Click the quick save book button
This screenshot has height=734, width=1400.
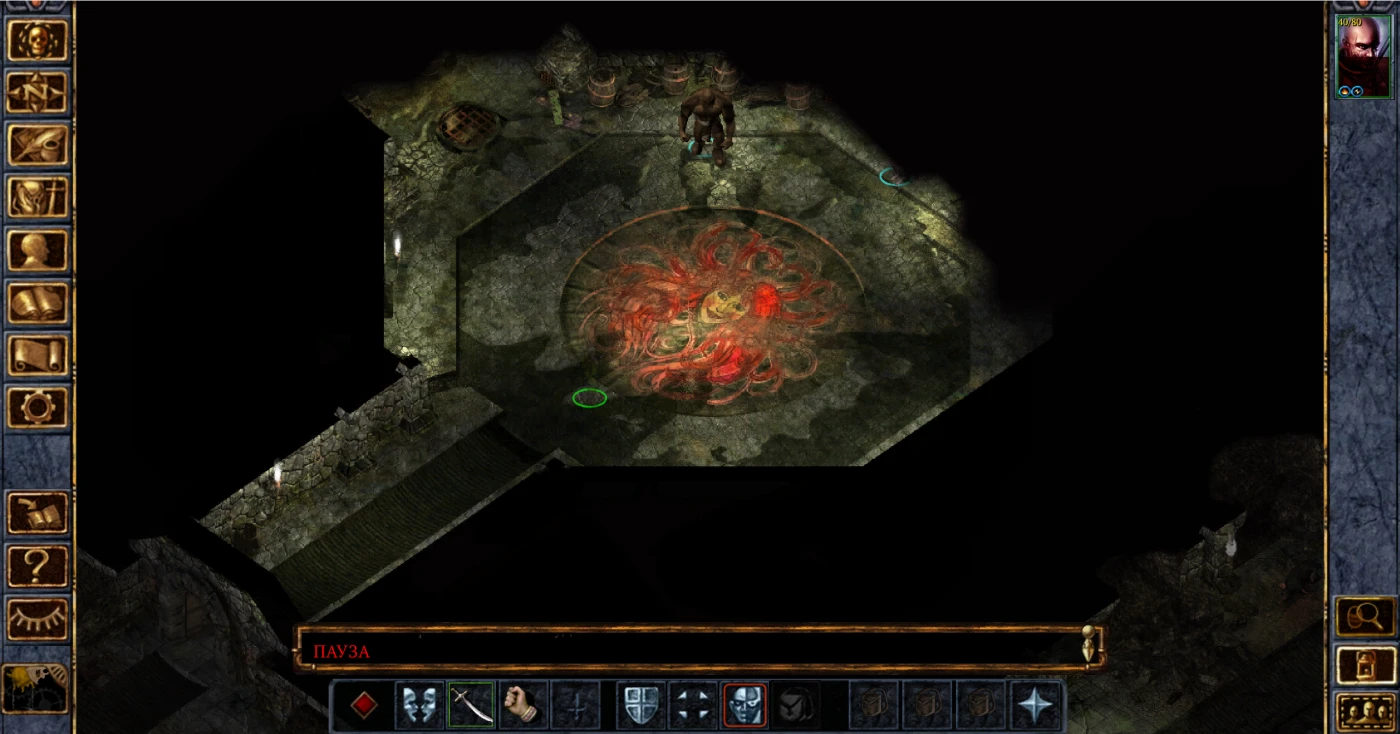click(x=38, y=513)
